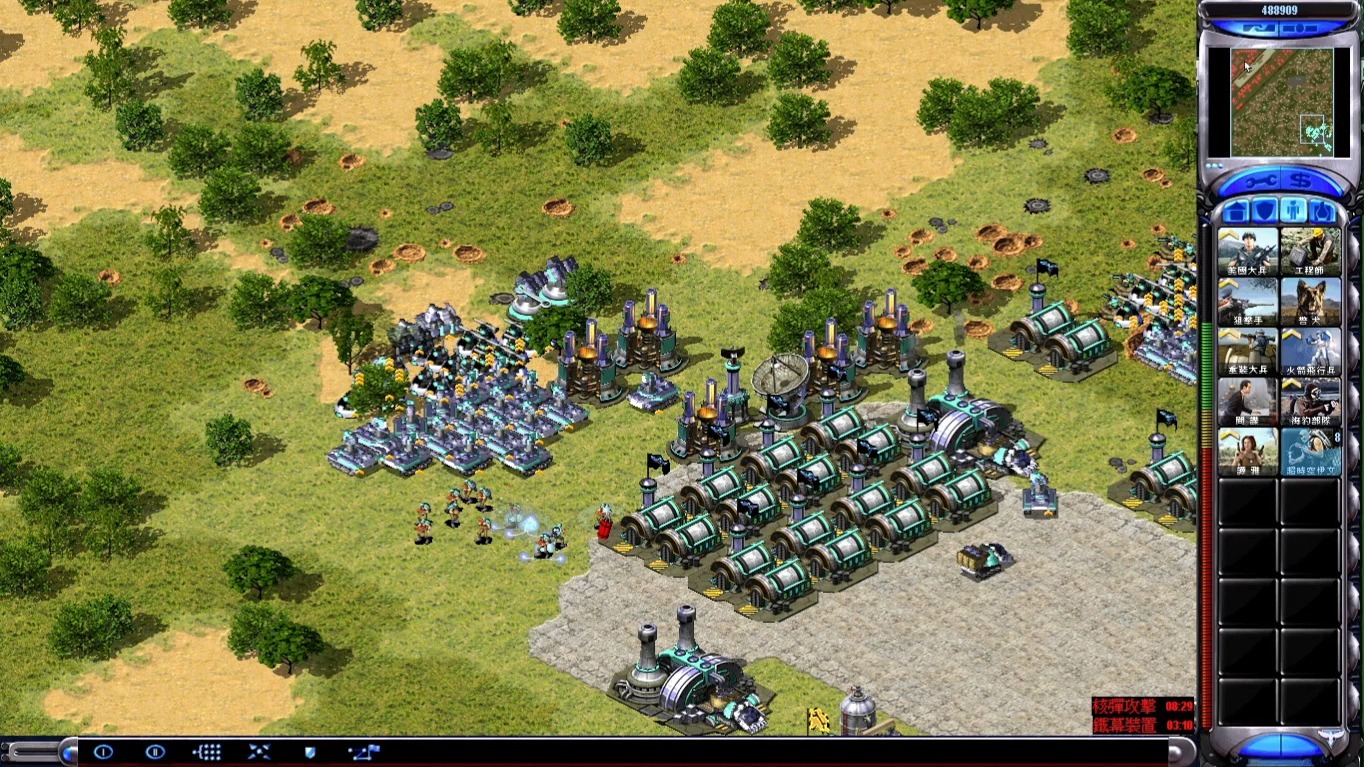Activate the scatter units command button
This screenshot has height=767, width=1364.
(259, 752)
